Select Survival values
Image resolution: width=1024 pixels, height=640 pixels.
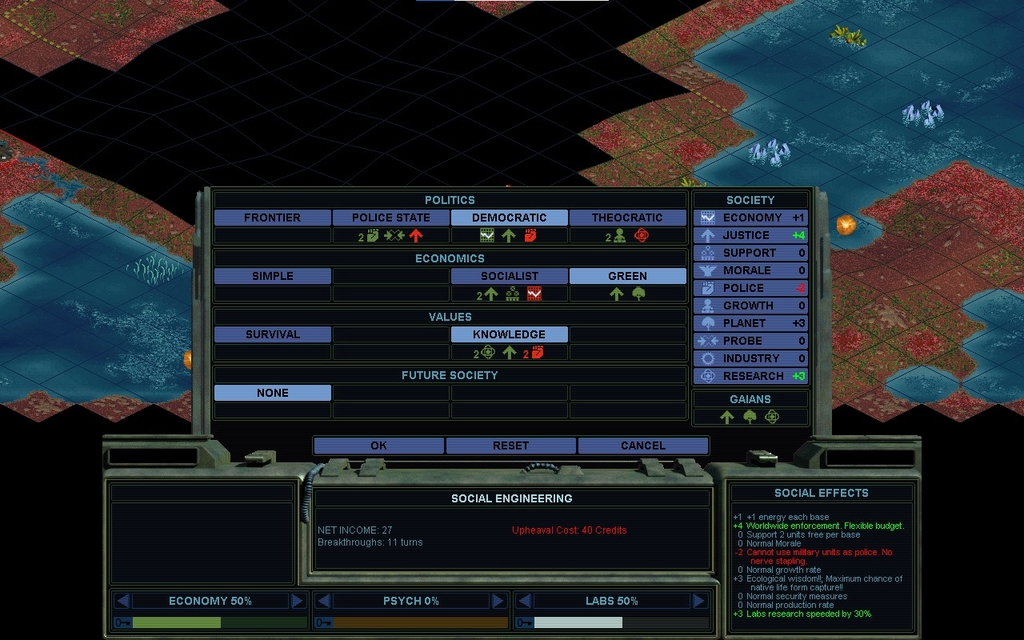[x=272, y=335]
